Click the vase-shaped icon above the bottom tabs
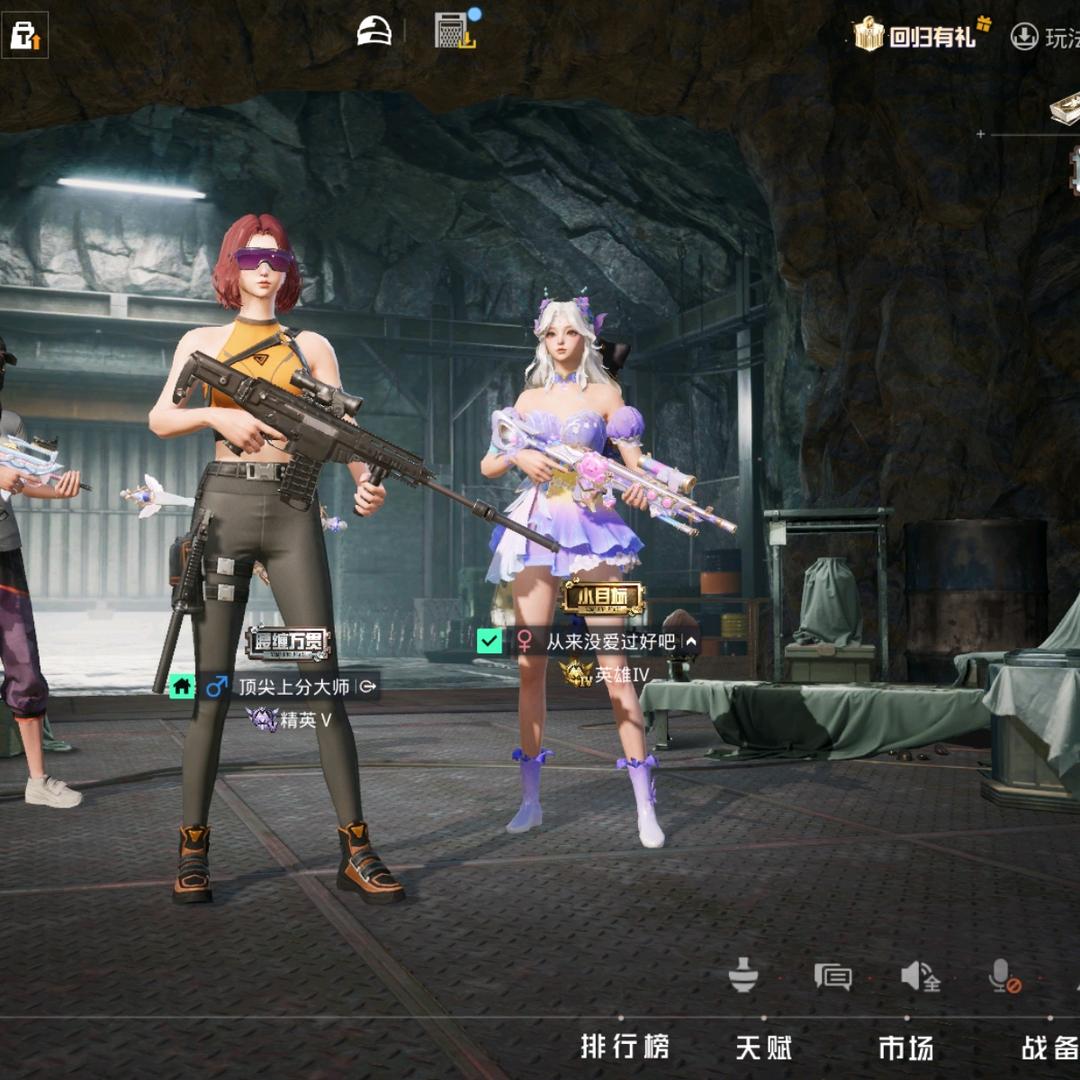This screenshot has height=1080, width=1080. click(743, 975)
